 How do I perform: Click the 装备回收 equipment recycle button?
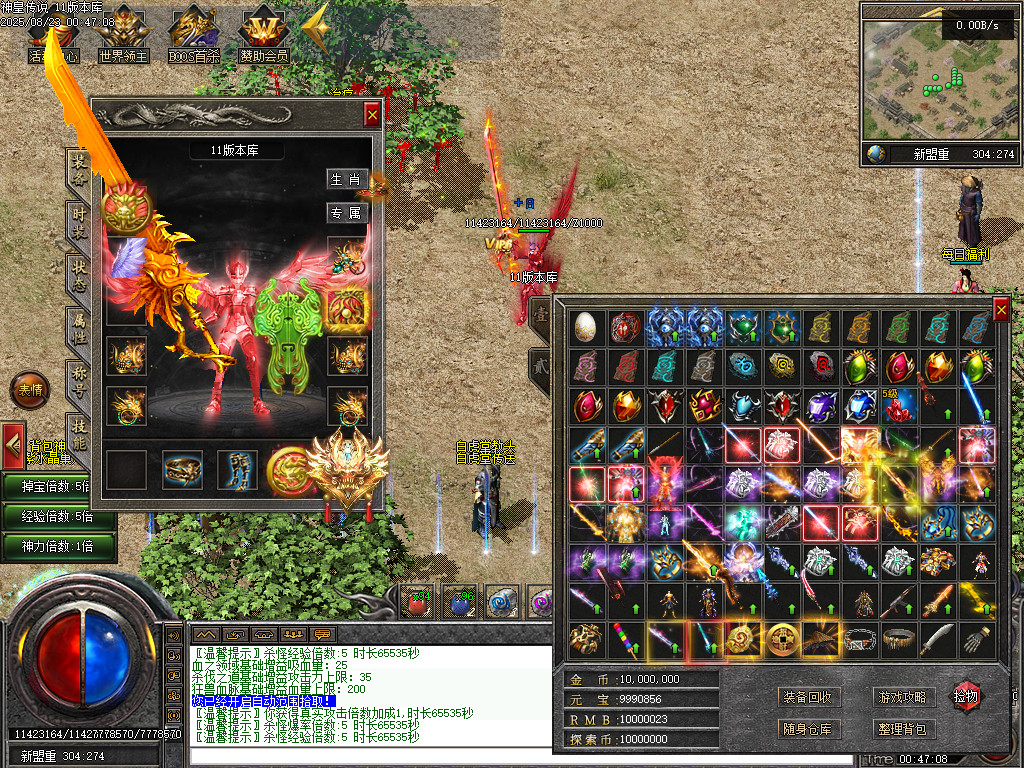[x=807, y=697]
